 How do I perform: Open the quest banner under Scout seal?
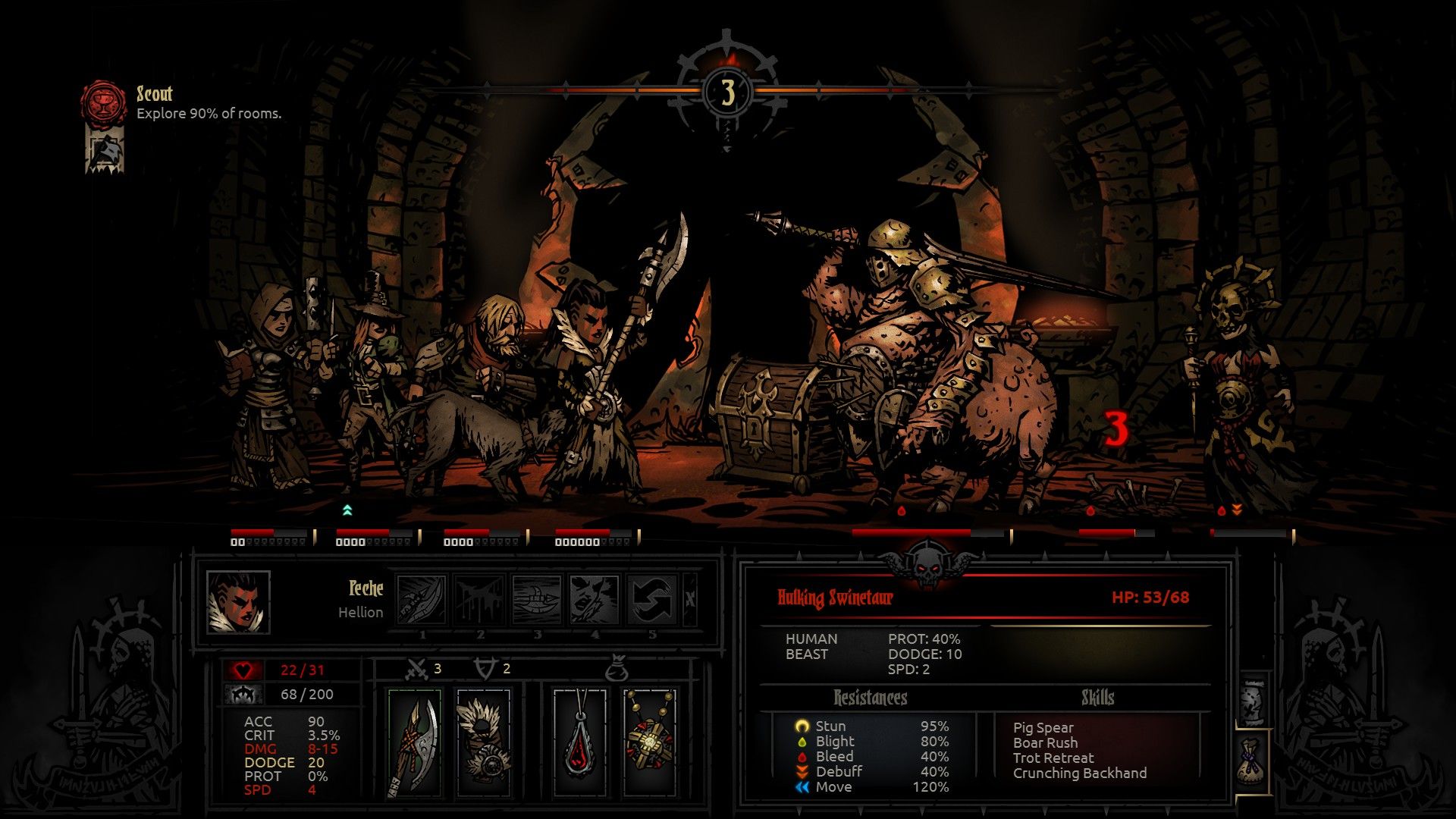point(105,152)
